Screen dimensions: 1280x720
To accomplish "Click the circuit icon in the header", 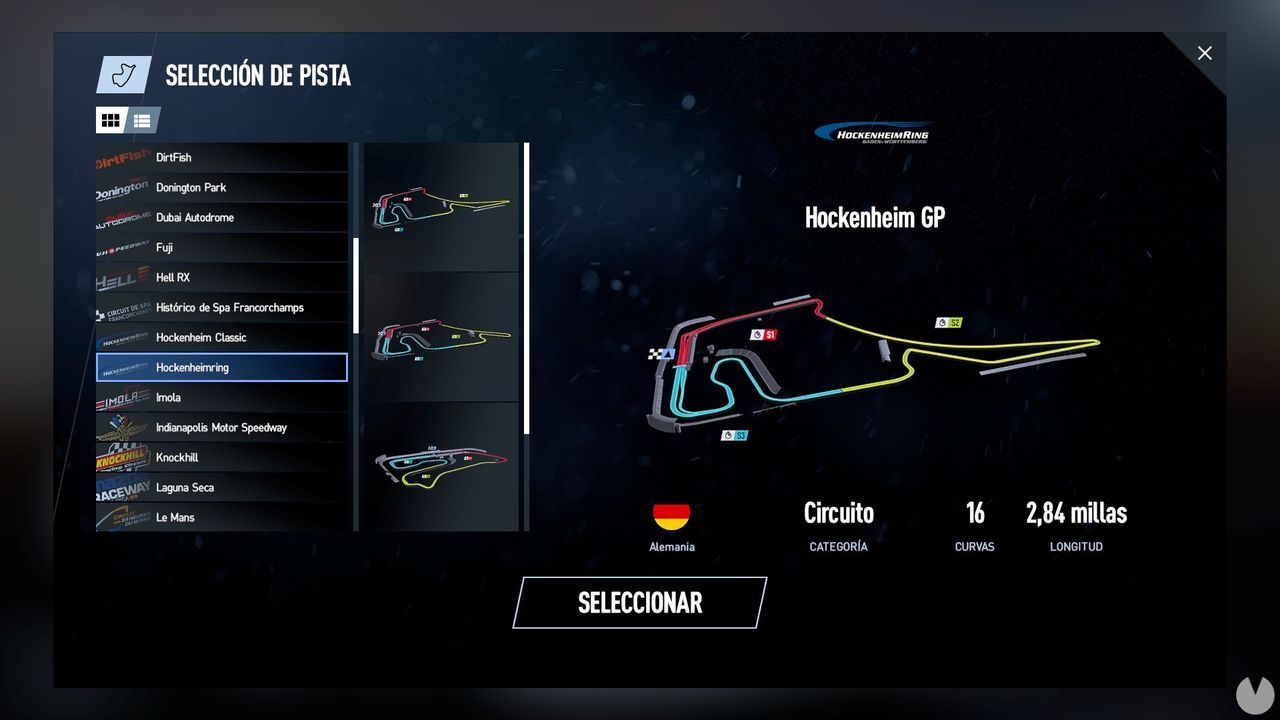I will coord(123,74).
